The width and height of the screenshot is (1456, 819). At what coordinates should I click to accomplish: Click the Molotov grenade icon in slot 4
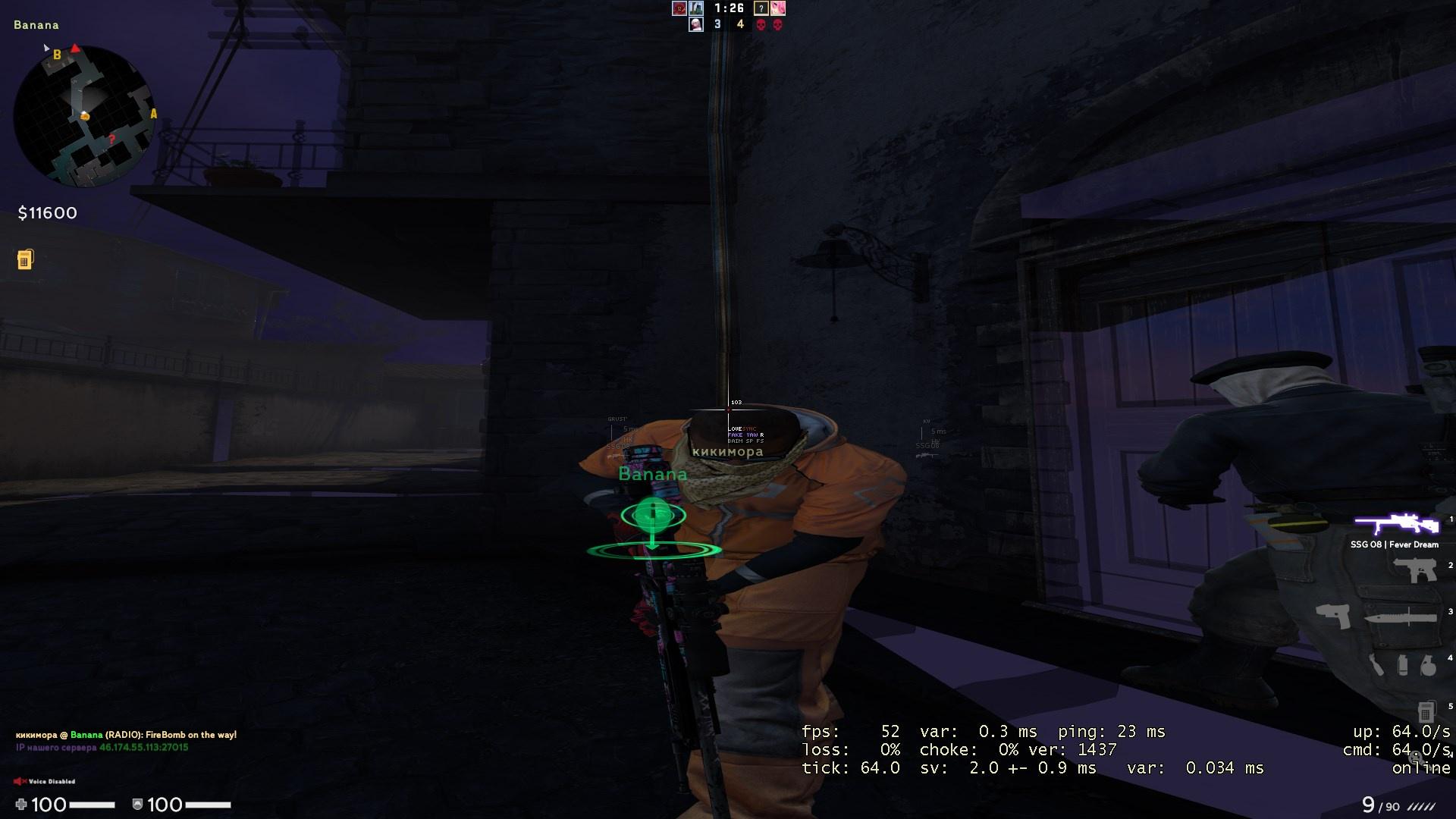pyautogui.click(x=1376, y=664)
